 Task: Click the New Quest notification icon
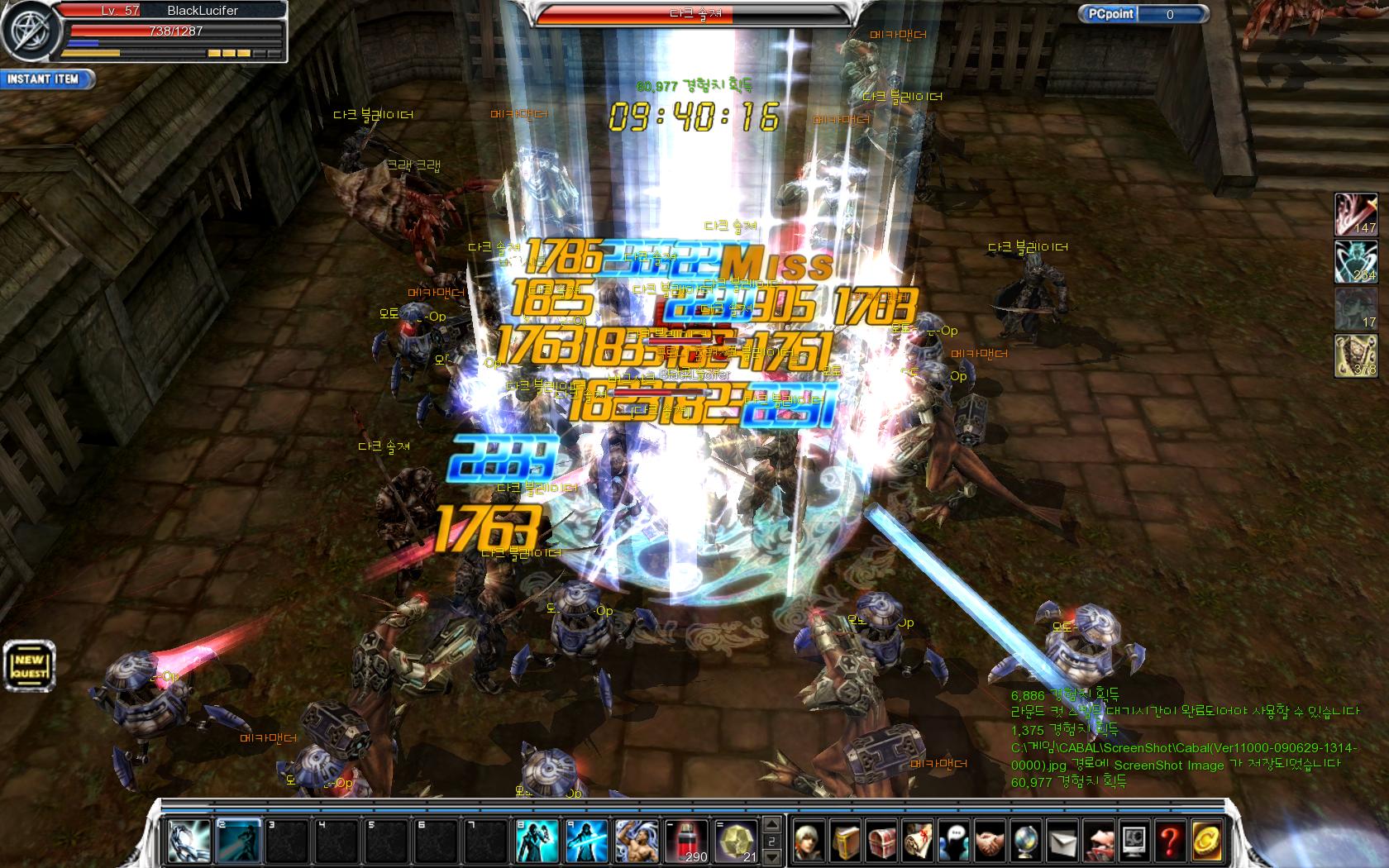click(x=29, y=664)
